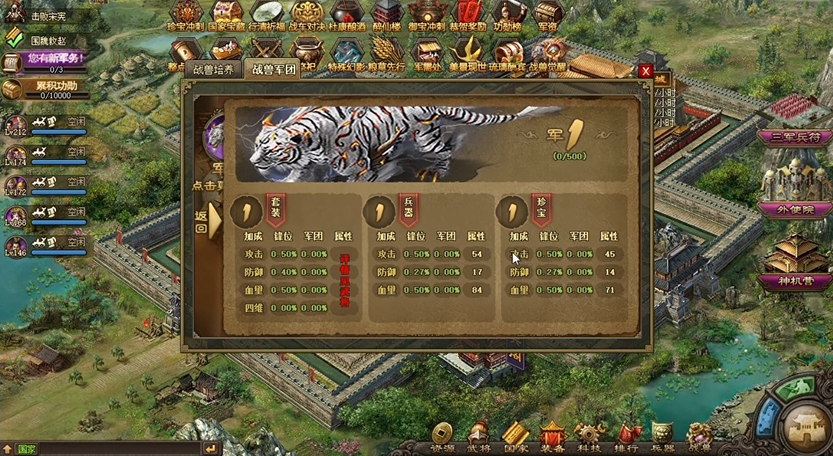Select the Lv.212 general portrait
The width and height of the screenshot is (833, 456).
[x=16, y=125]
